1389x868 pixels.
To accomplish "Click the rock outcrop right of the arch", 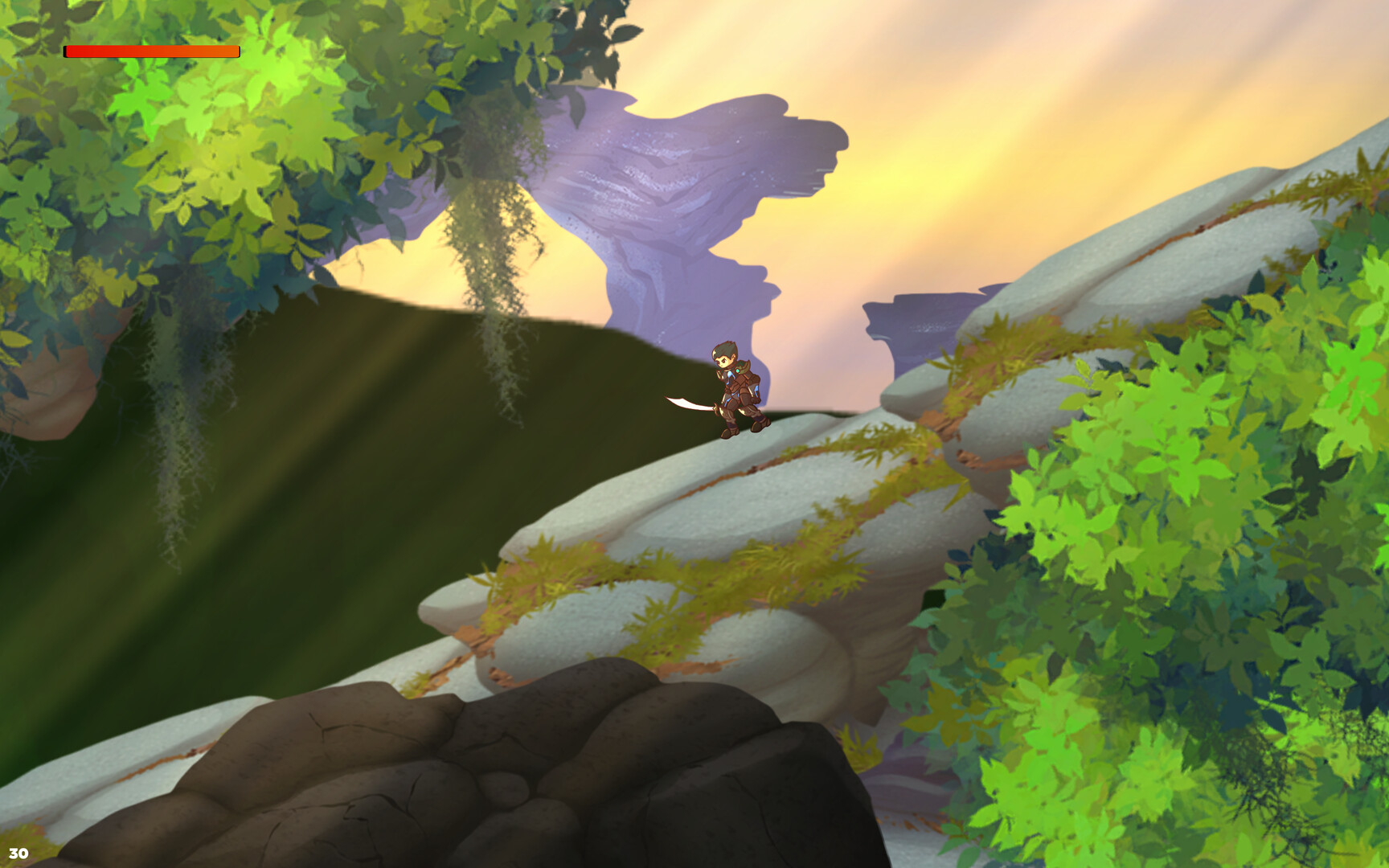I will click(916, 321).
